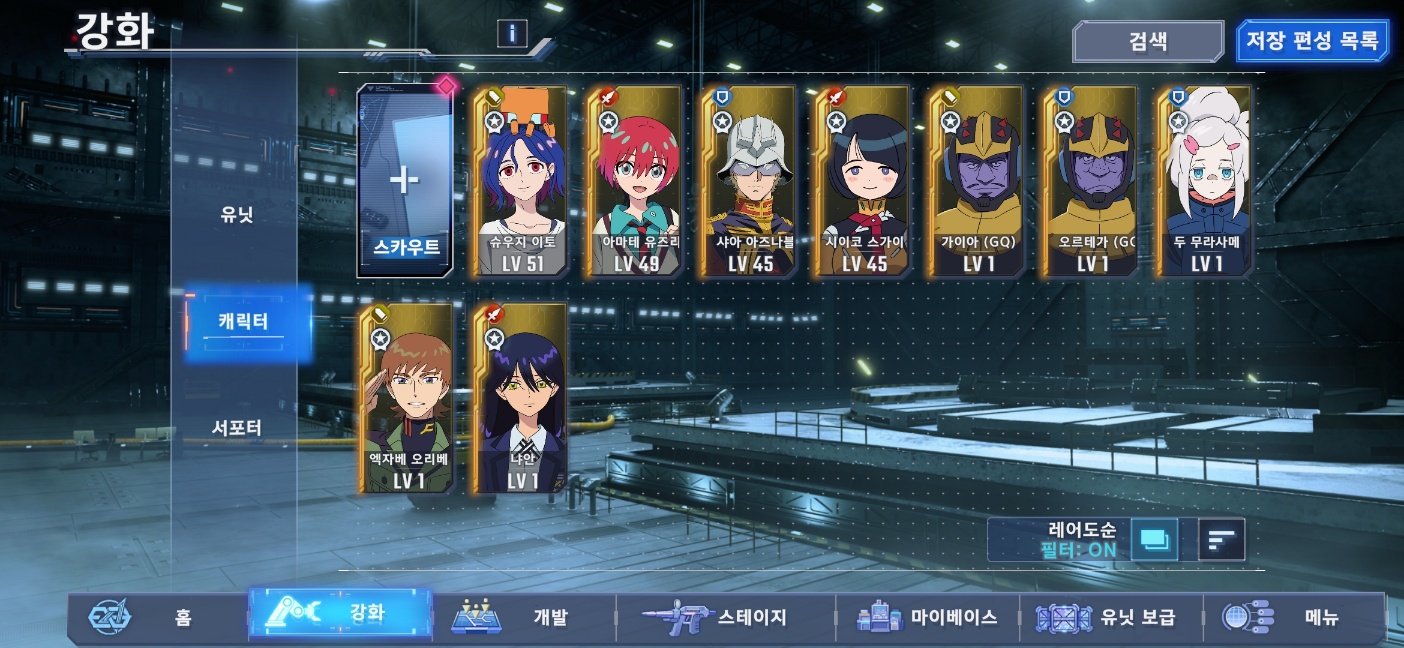Screen dimensions: 1404x648
Task: Choose the 아마테 유즈리하 character card
Action: (x=632, y=181)
